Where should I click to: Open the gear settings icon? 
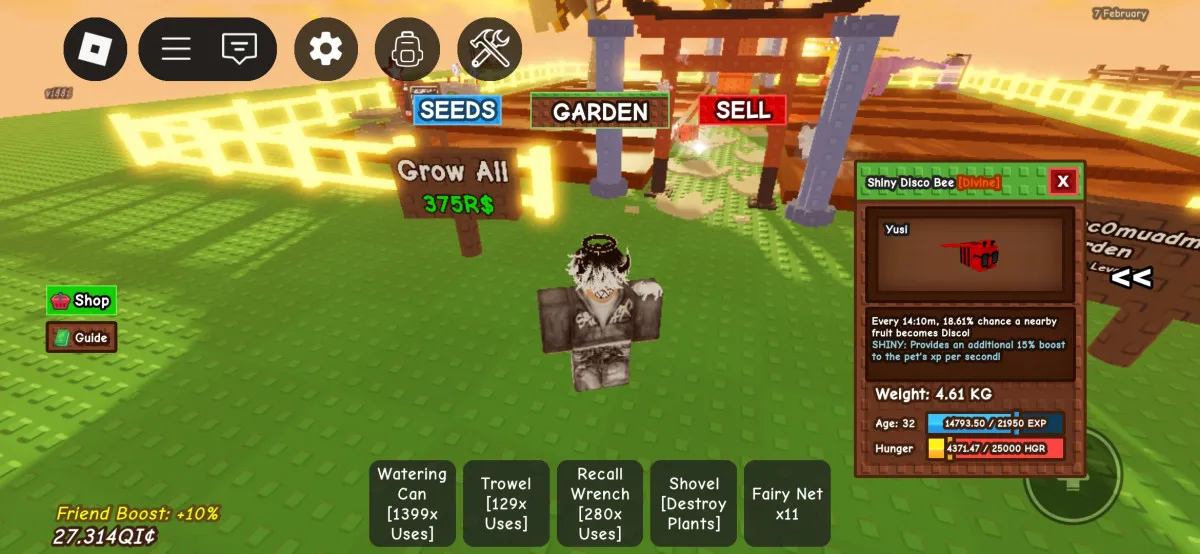[x=326, y=48]
